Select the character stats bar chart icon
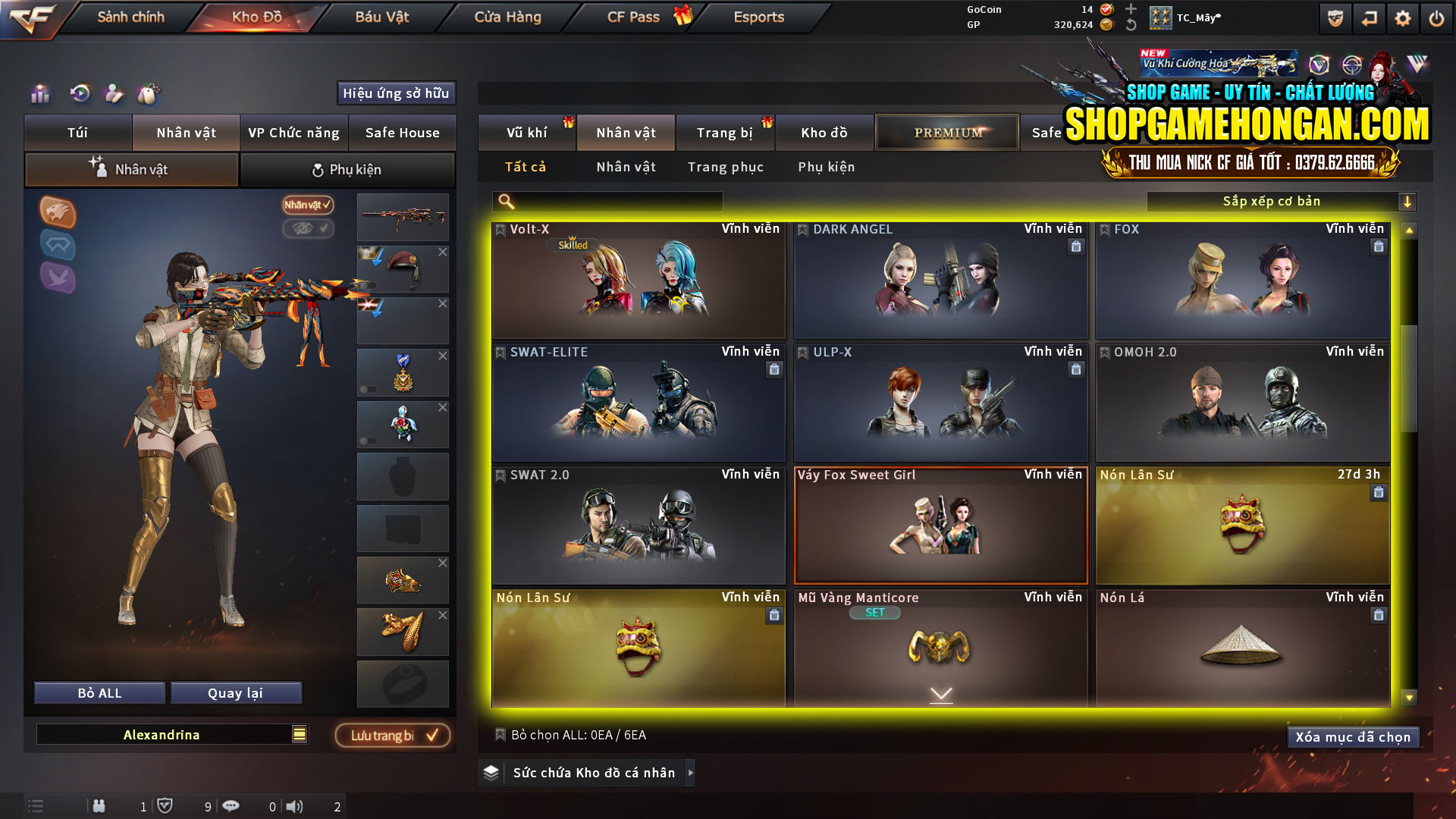The image size is (1456, 819). pyautogui.click(x=39, y=94)
